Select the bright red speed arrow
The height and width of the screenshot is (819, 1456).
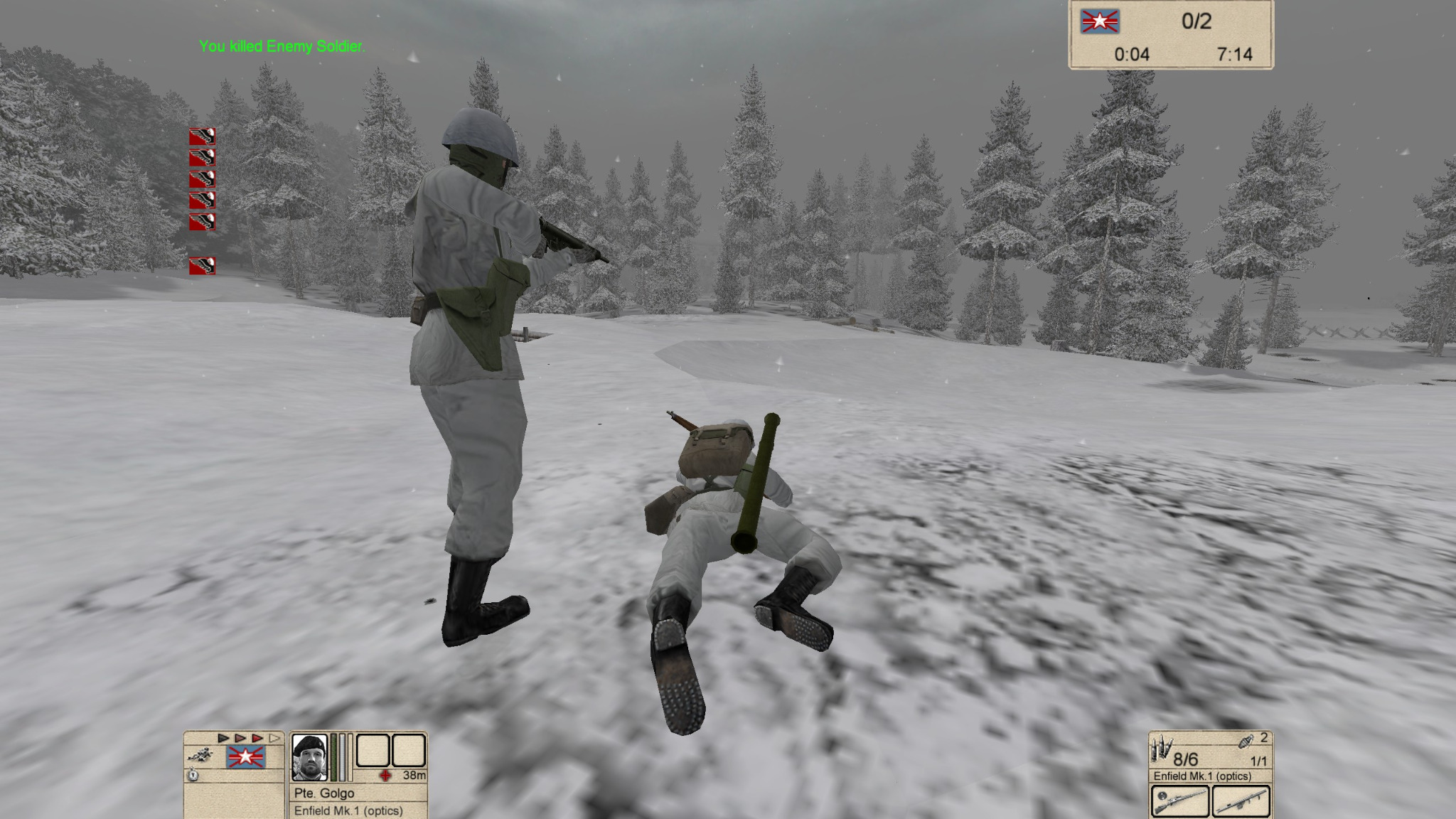(x=257, y=739)
